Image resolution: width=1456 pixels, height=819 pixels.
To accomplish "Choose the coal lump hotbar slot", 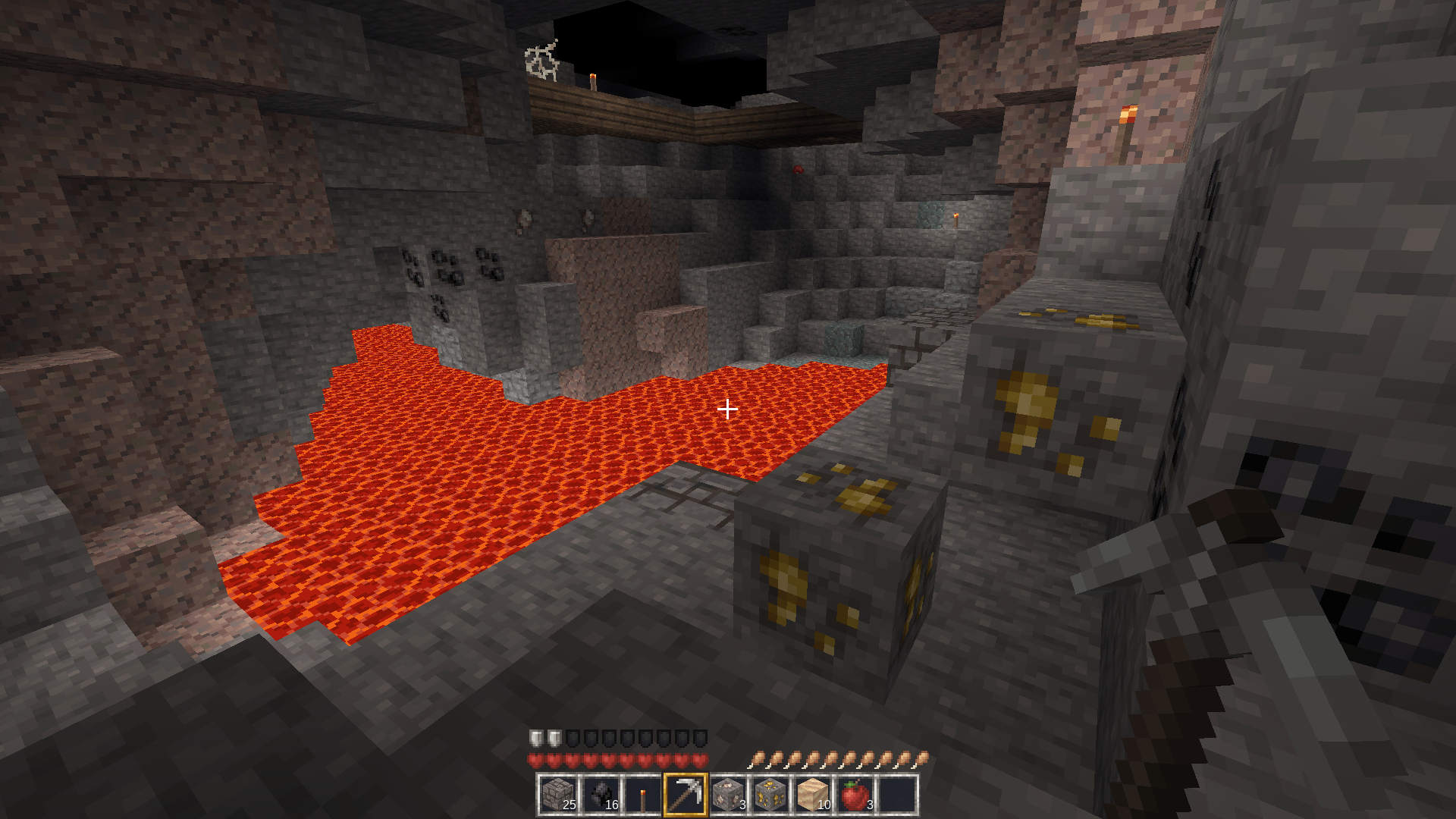I will [601, 795].
